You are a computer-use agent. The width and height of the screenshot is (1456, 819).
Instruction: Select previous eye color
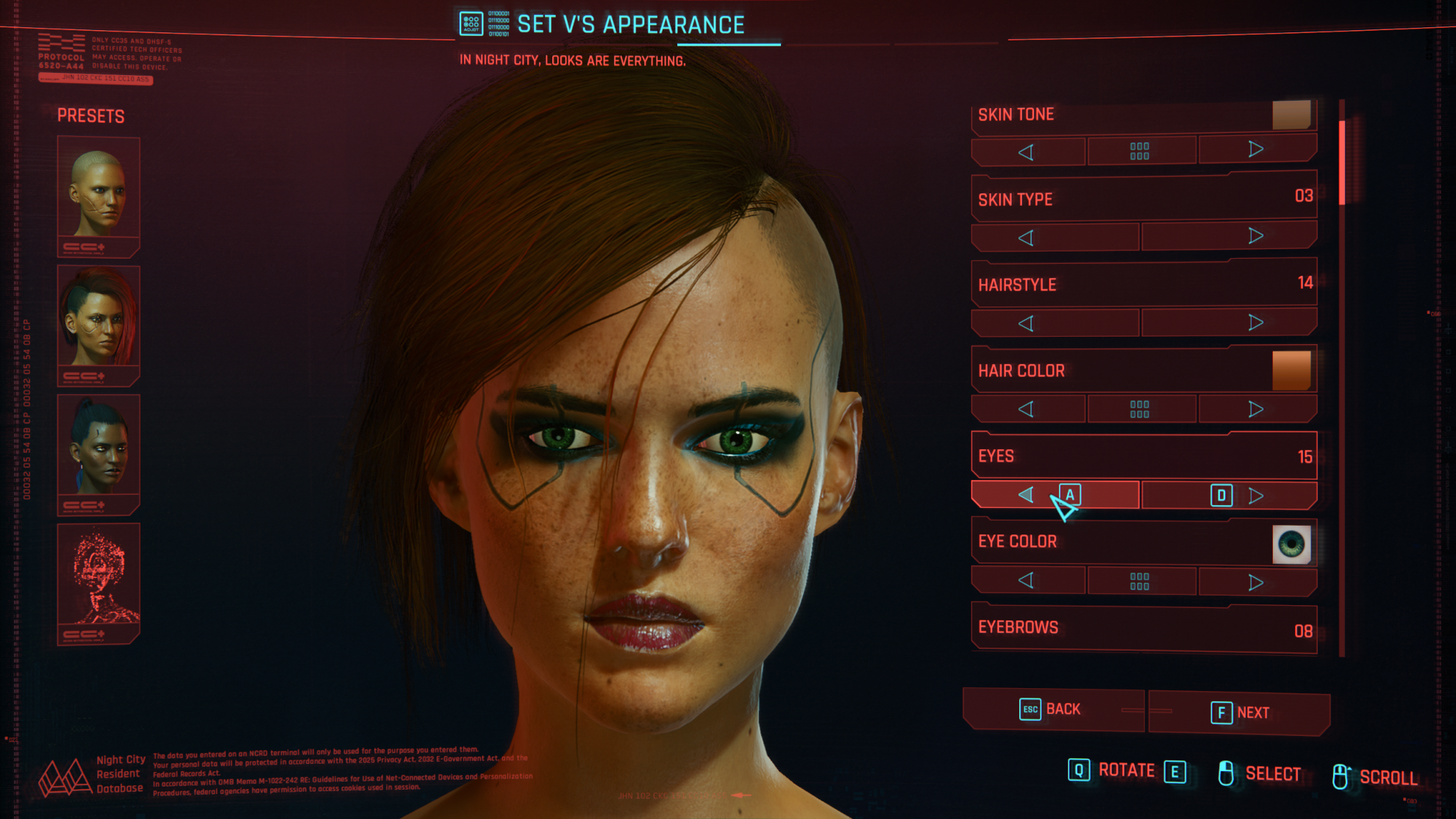tap(1027, 581)
